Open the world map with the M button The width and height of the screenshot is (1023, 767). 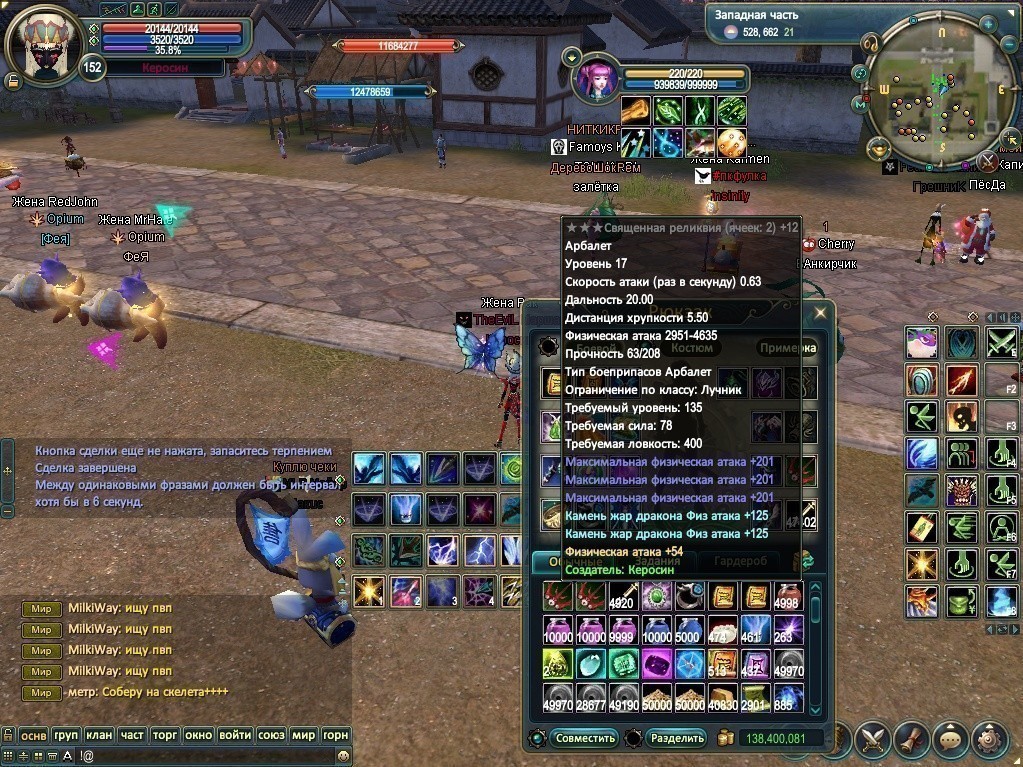[860, 103]
